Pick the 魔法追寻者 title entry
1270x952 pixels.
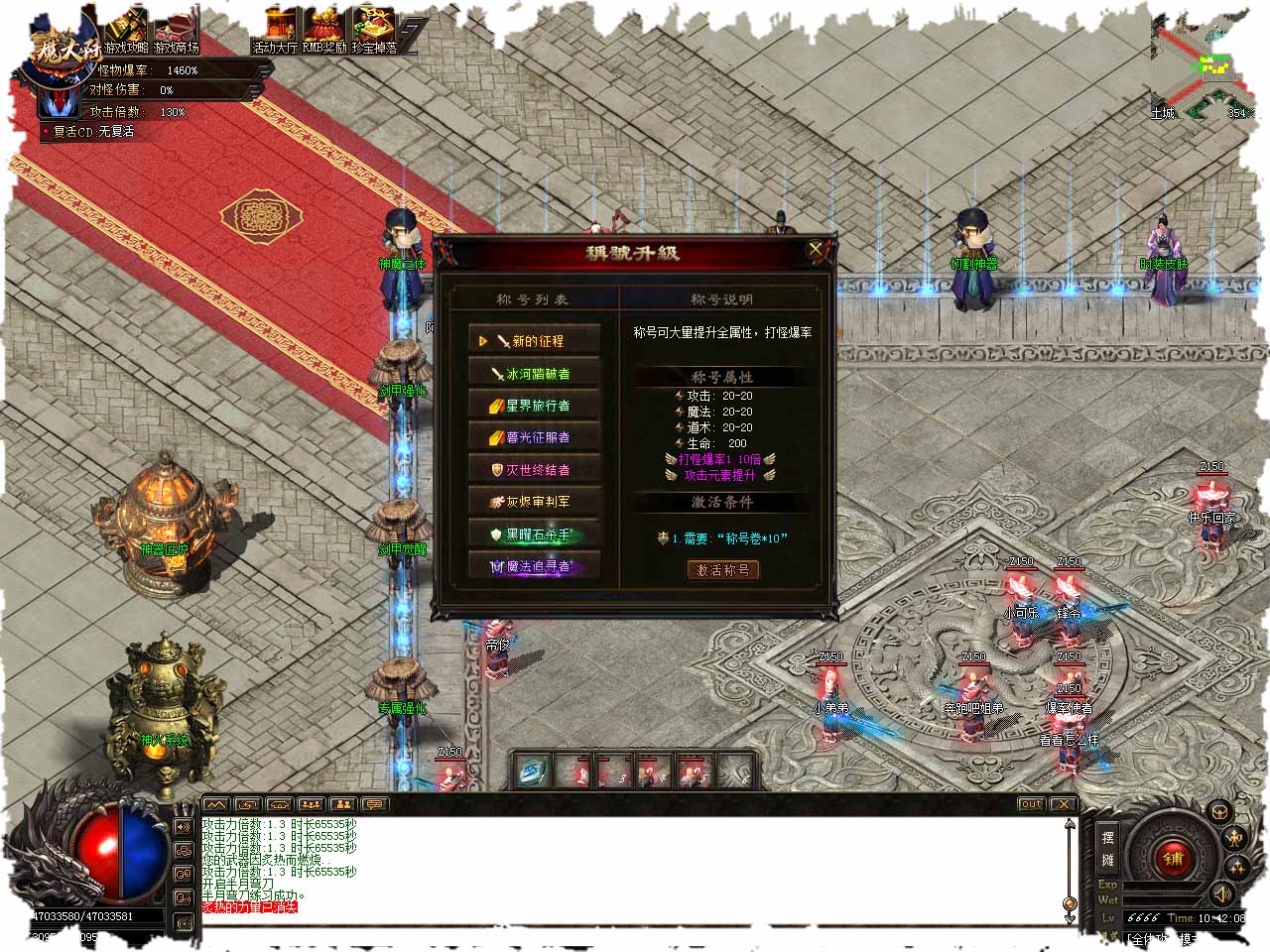[535, 566]
